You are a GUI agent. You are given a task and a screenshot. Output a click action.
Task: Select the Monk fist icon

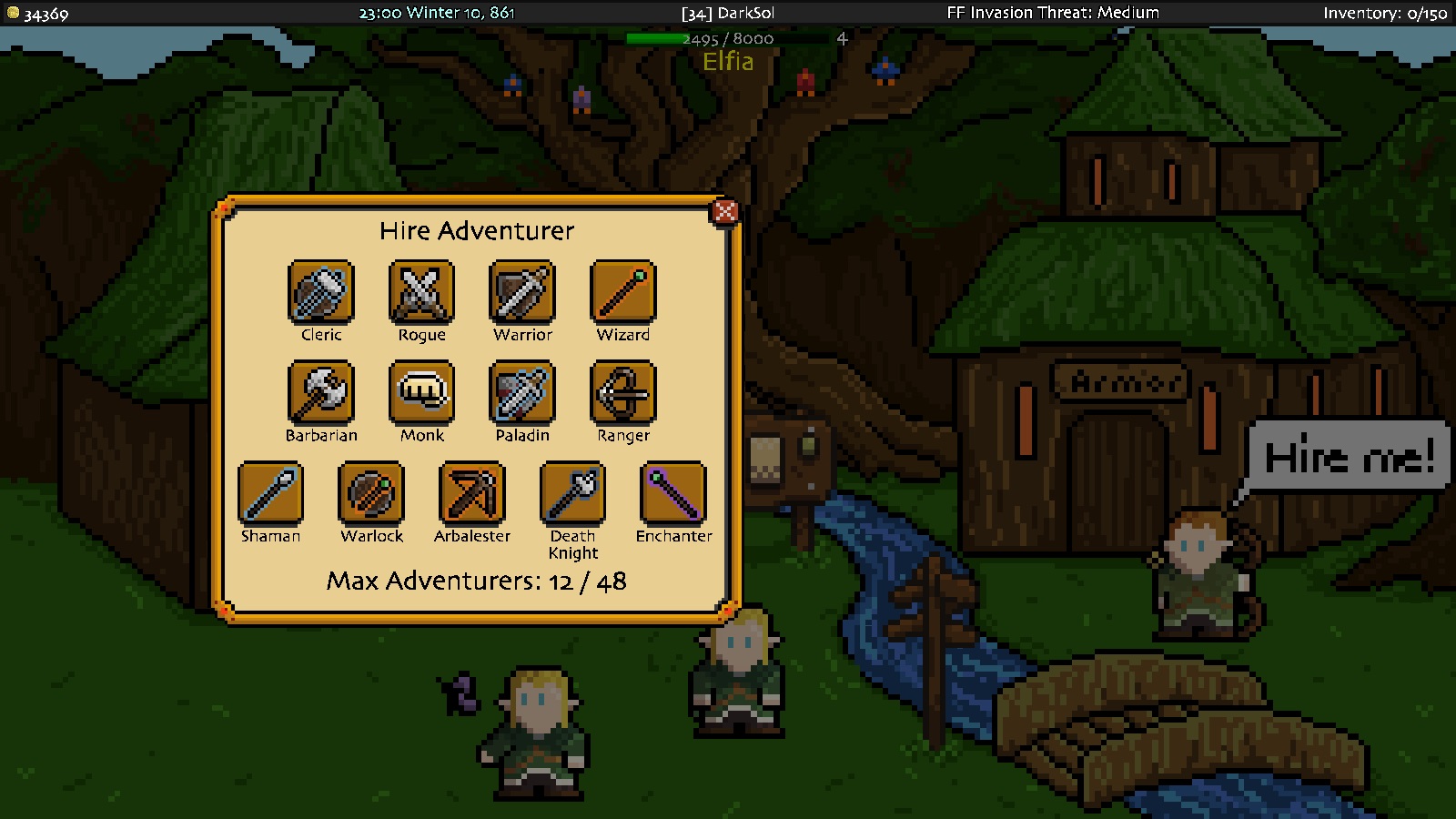coord(421,393)
